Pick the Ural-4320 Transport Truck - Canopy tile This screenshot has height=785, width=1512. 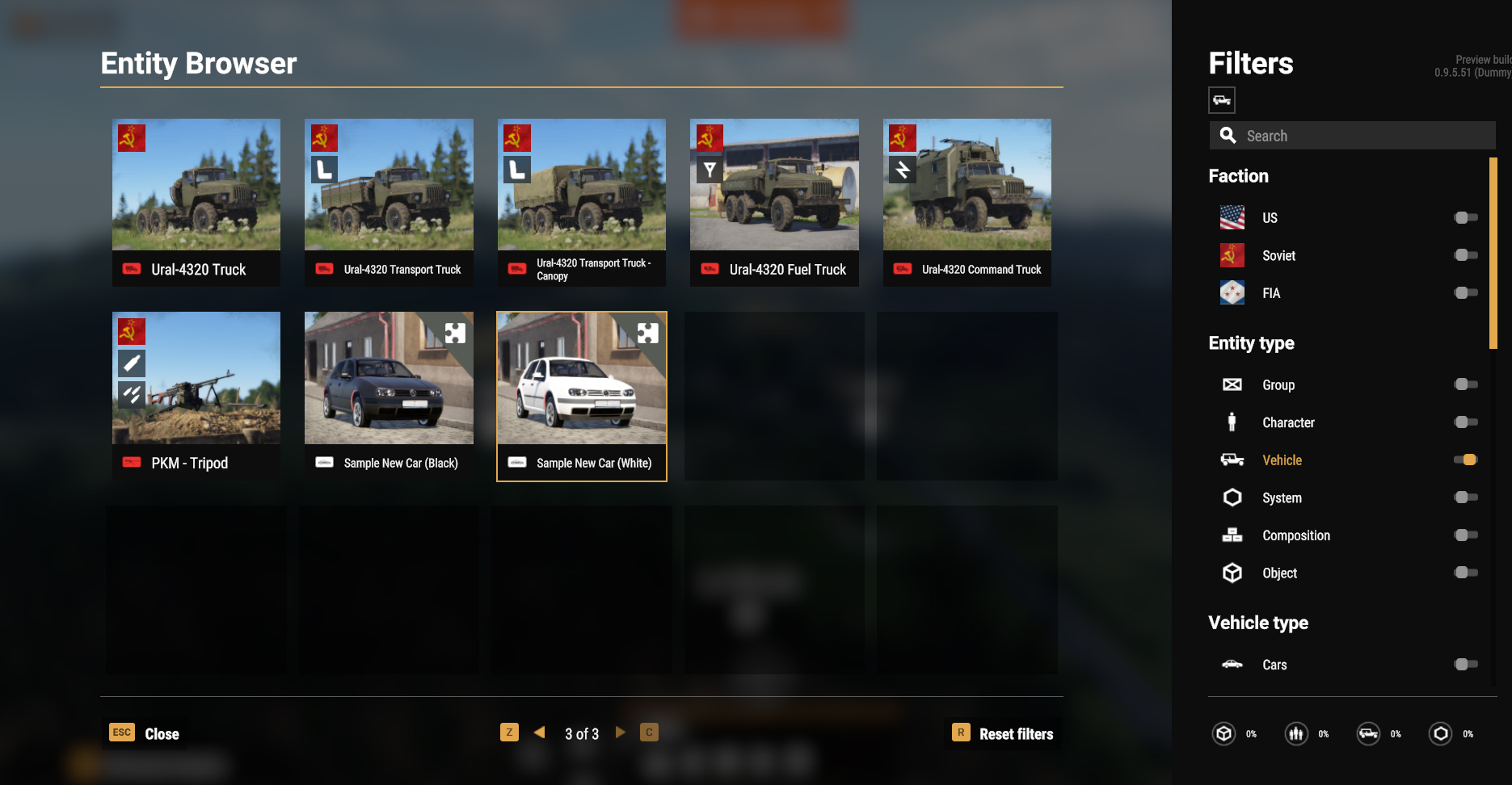coord(582,202)
